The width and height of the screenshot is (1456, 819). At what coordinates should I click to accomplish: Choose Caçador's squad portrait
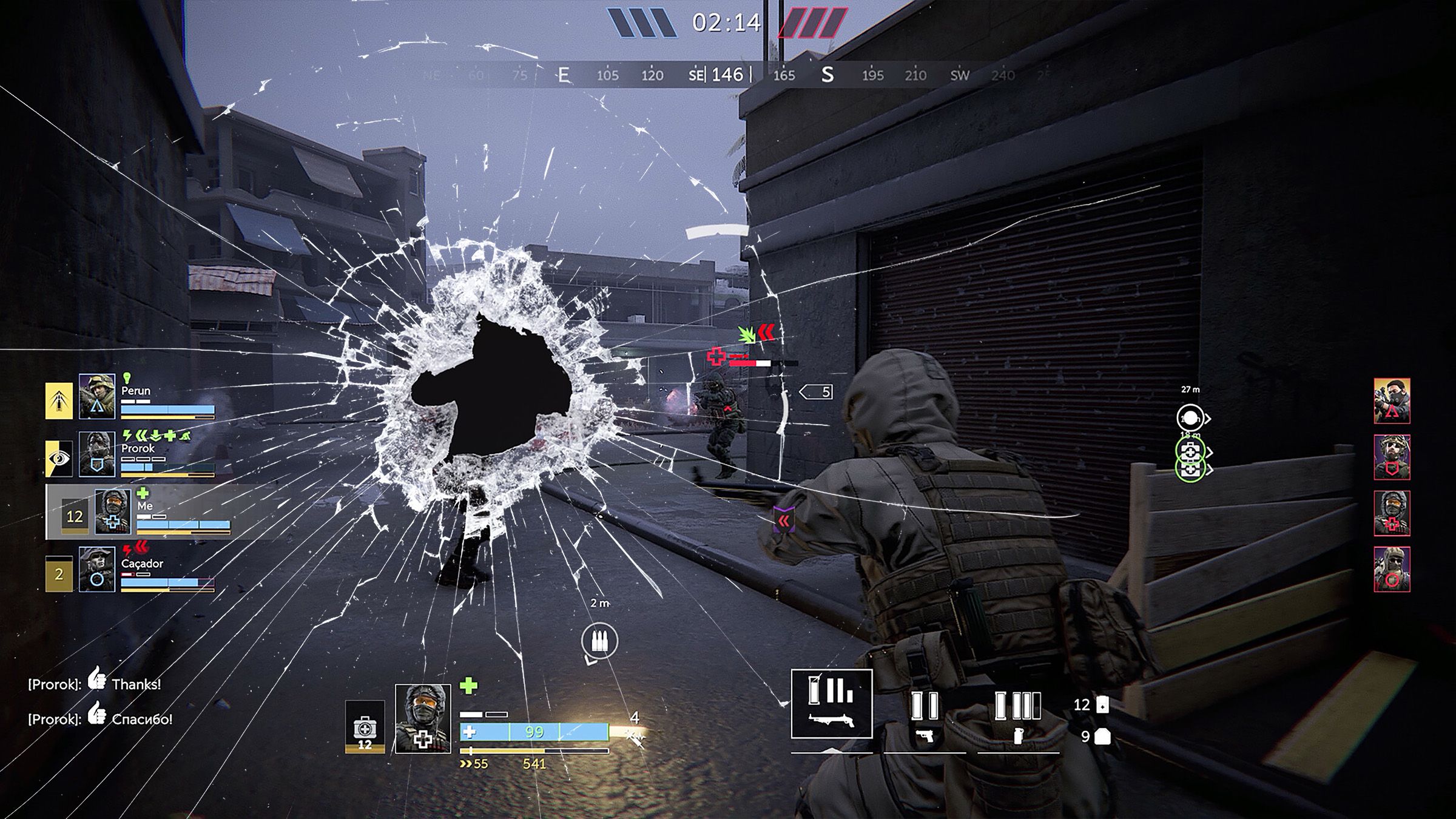coord(97,569)
